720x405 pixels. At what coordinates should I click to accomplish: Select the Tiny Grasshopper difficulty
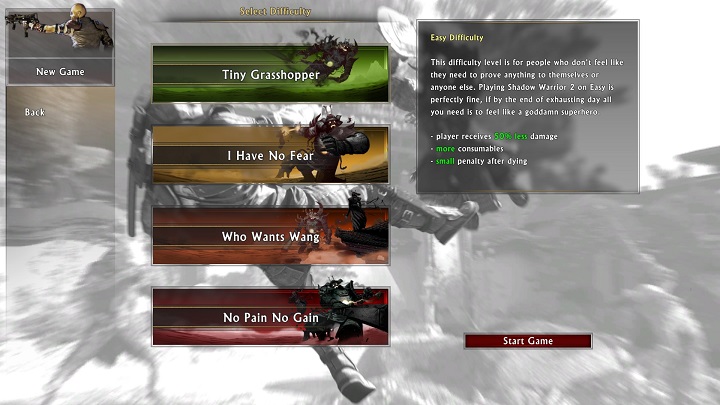(x=270, y=74)
